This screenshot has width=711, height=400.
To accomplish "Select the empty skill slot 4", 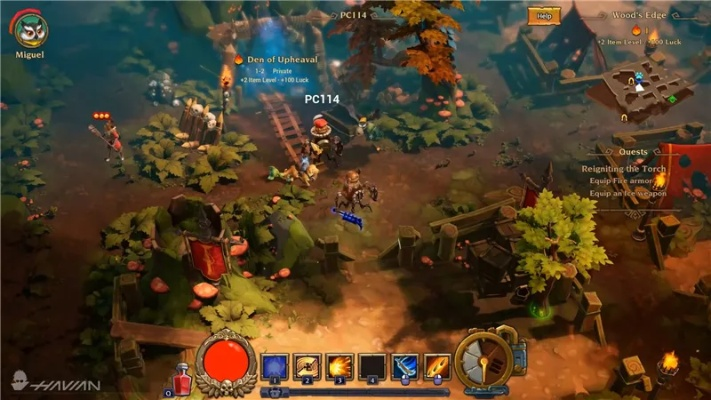I will coord(372,366).
